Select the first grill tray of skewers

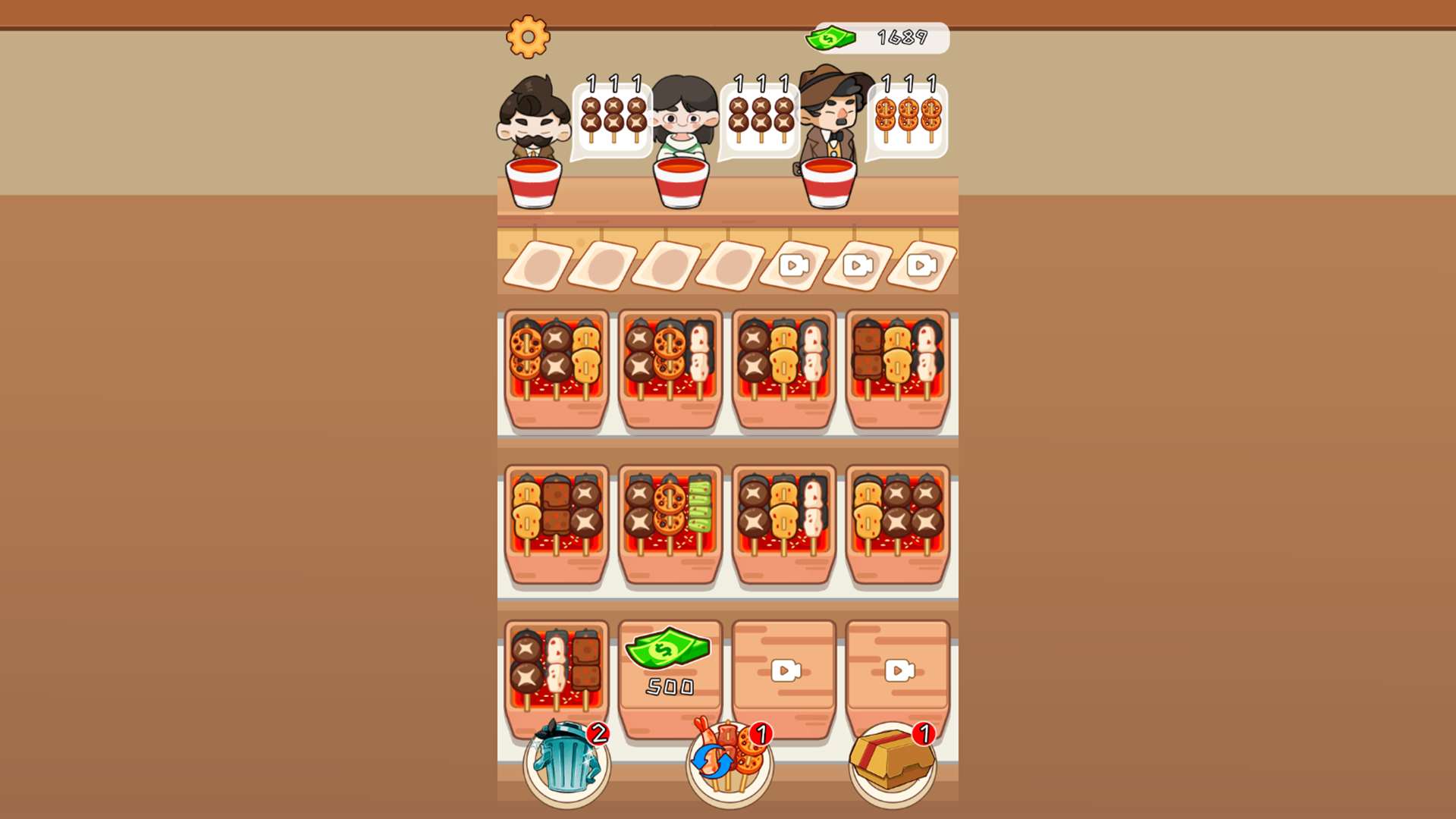coord(554,370)
